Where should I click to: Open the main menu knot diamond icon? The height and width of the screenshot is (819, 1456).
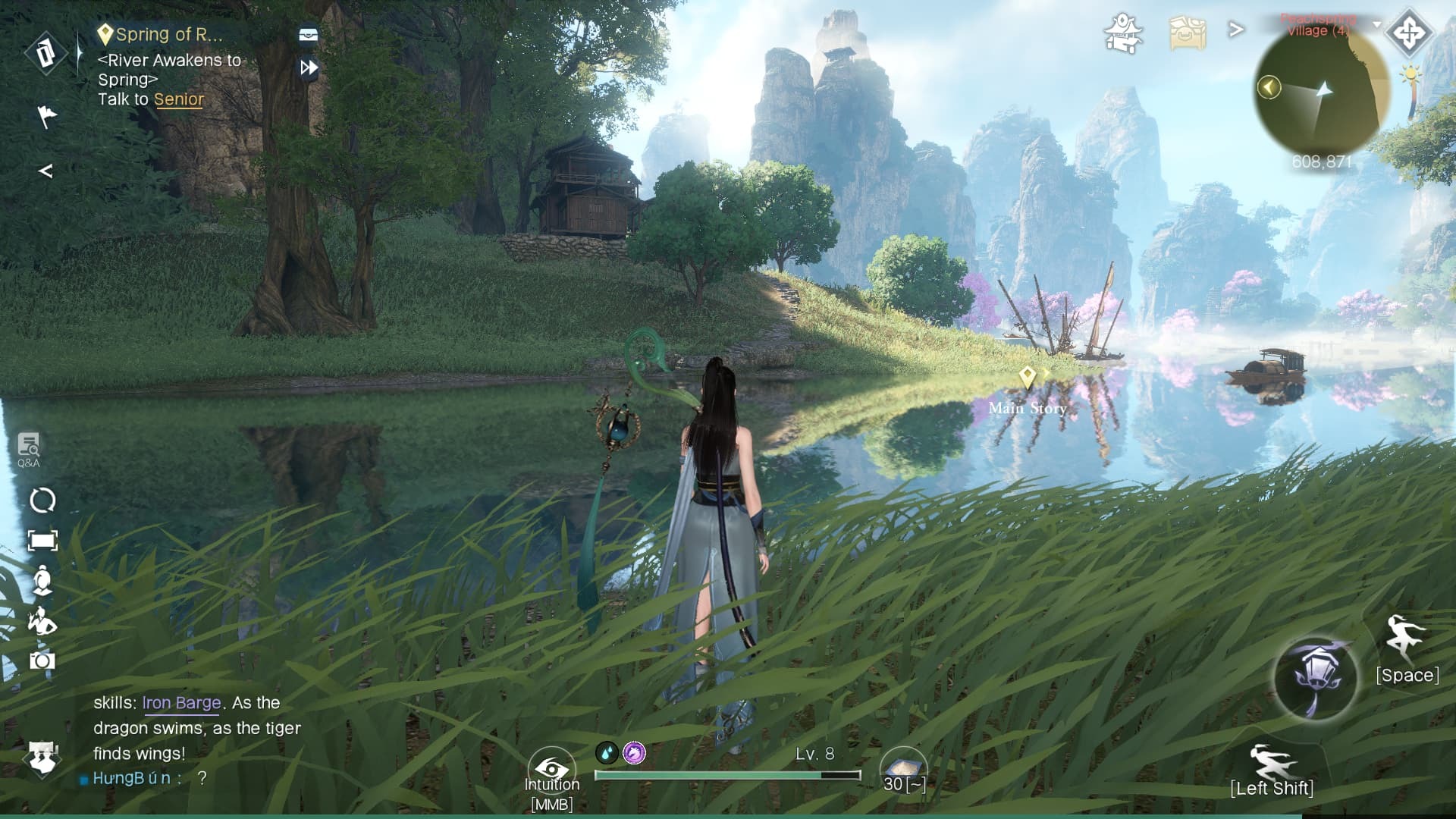1409,33
